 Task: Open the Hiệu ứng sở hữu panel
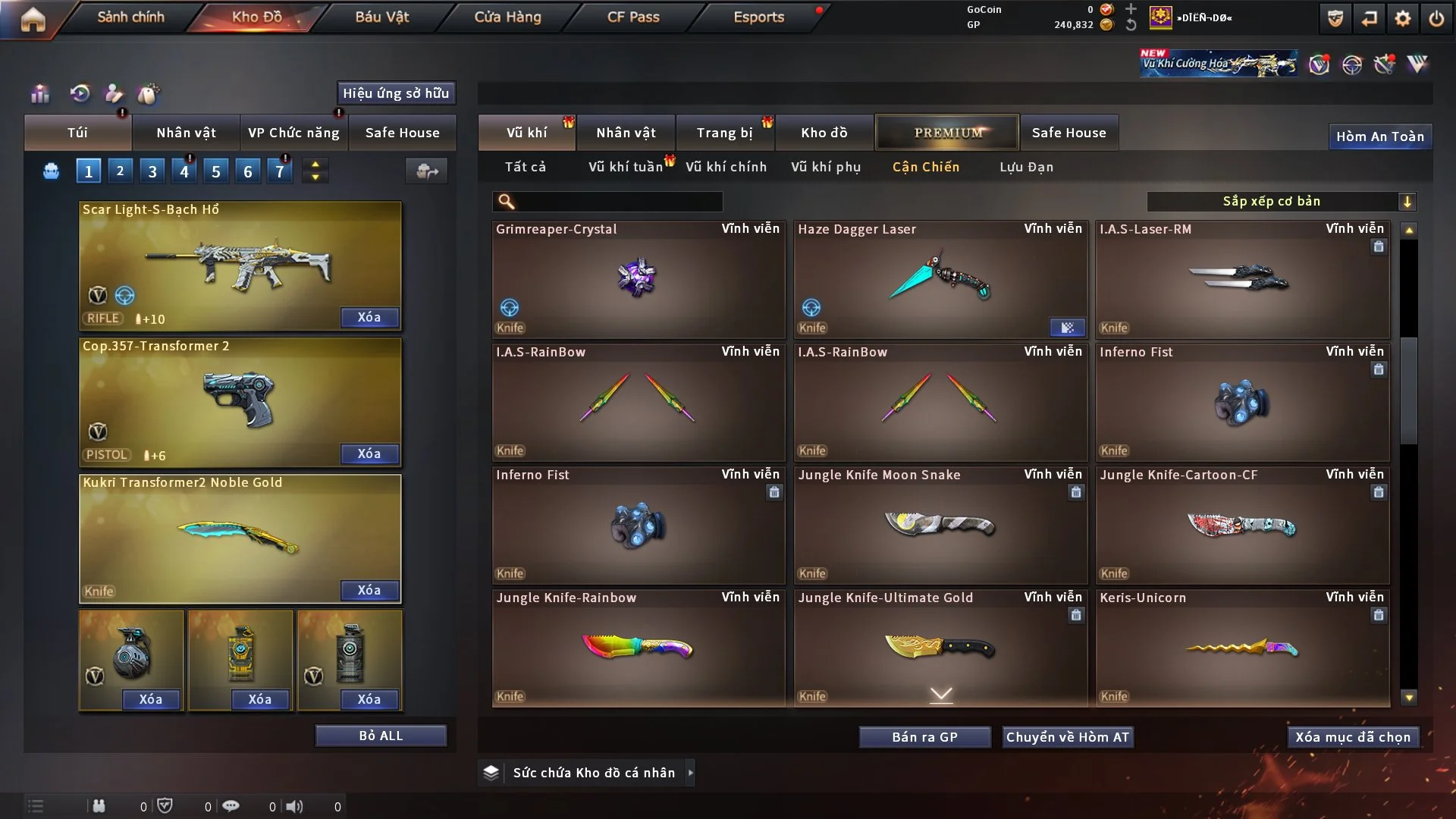[396, 93]
